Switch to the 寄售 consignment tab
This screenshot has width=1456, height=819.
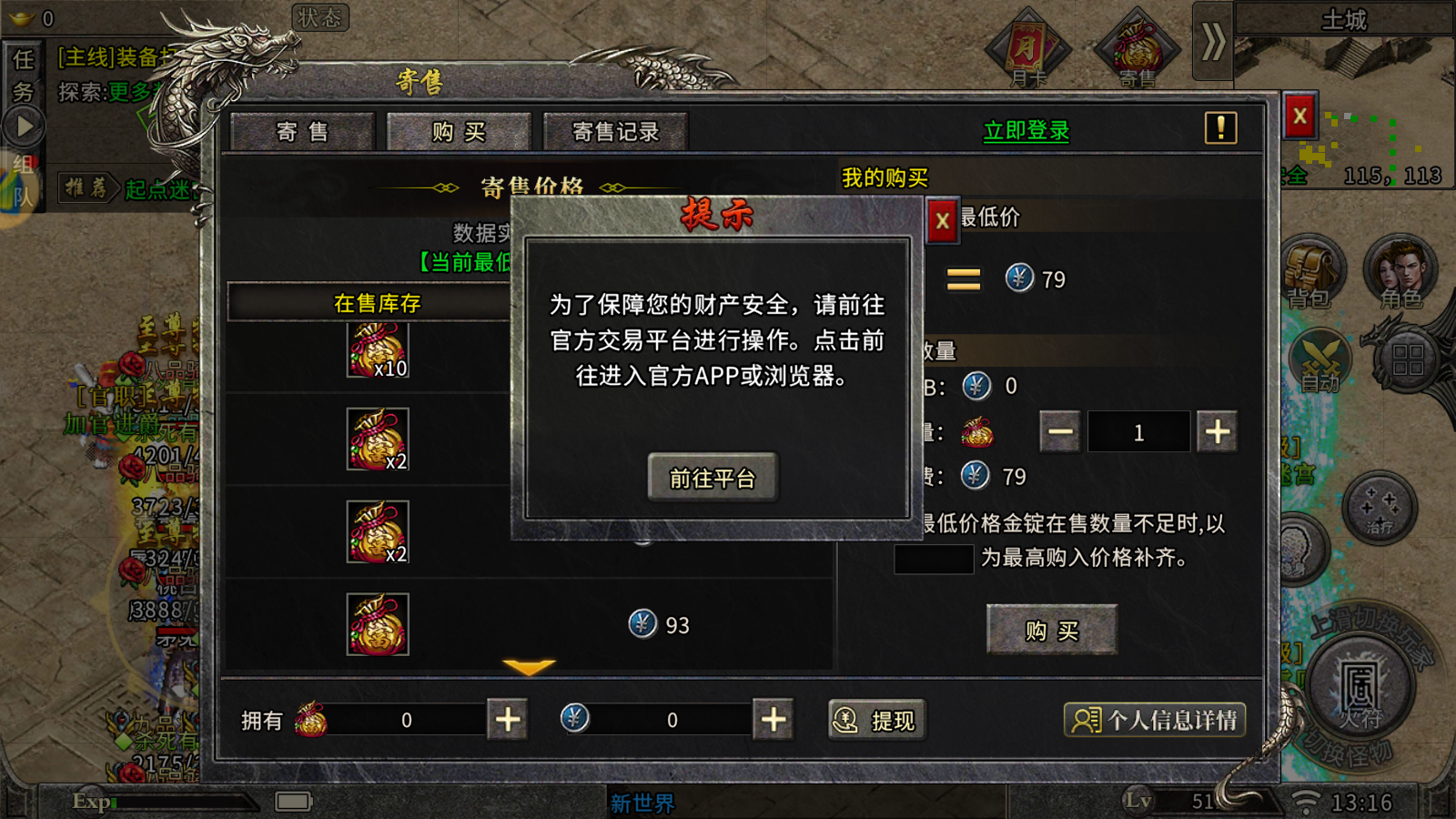tap(302, 130)
